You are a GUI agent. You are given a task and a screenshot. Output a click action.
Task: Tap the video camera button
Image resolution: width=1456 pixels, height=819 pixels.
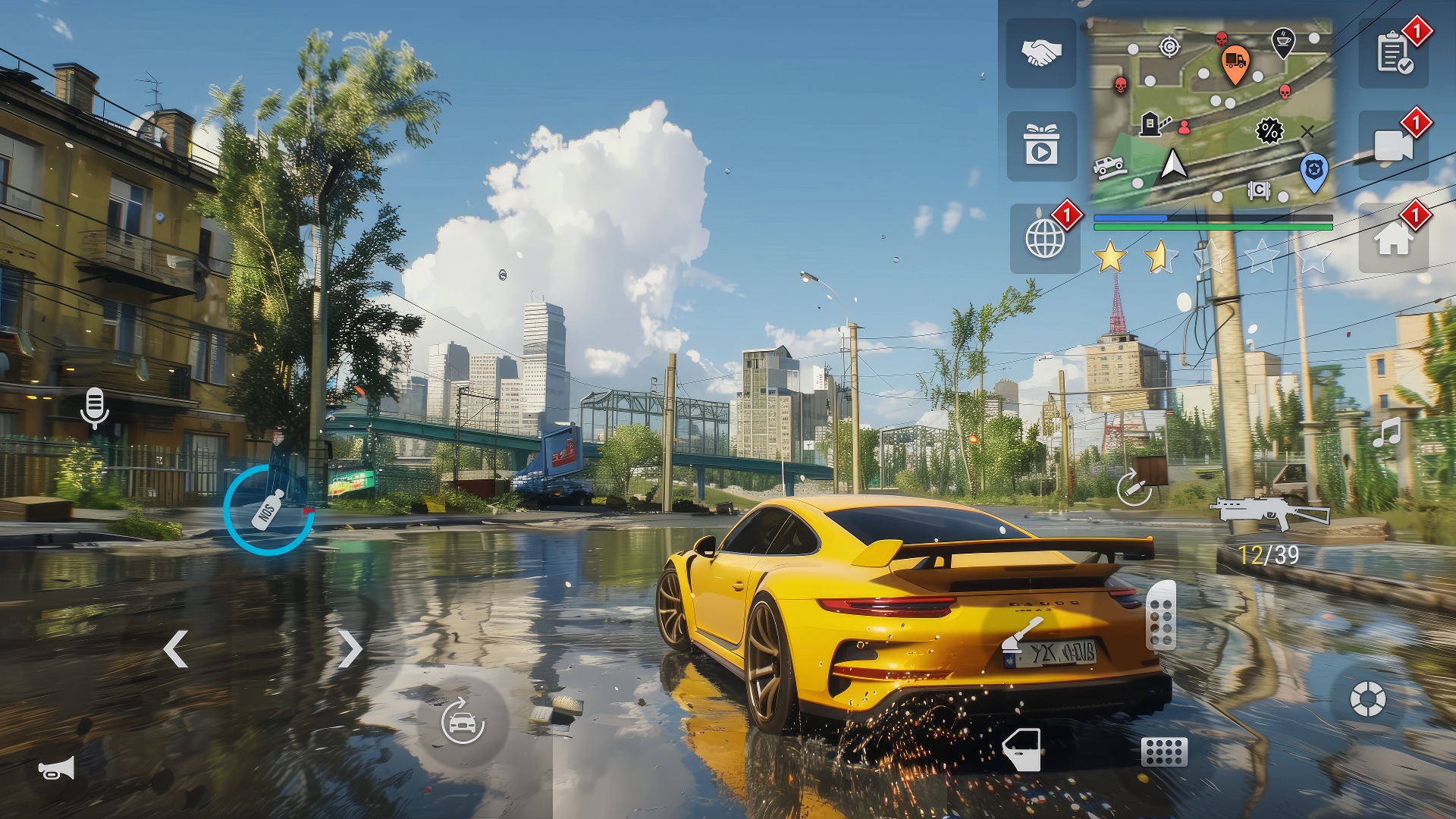tap(1393, 146)
